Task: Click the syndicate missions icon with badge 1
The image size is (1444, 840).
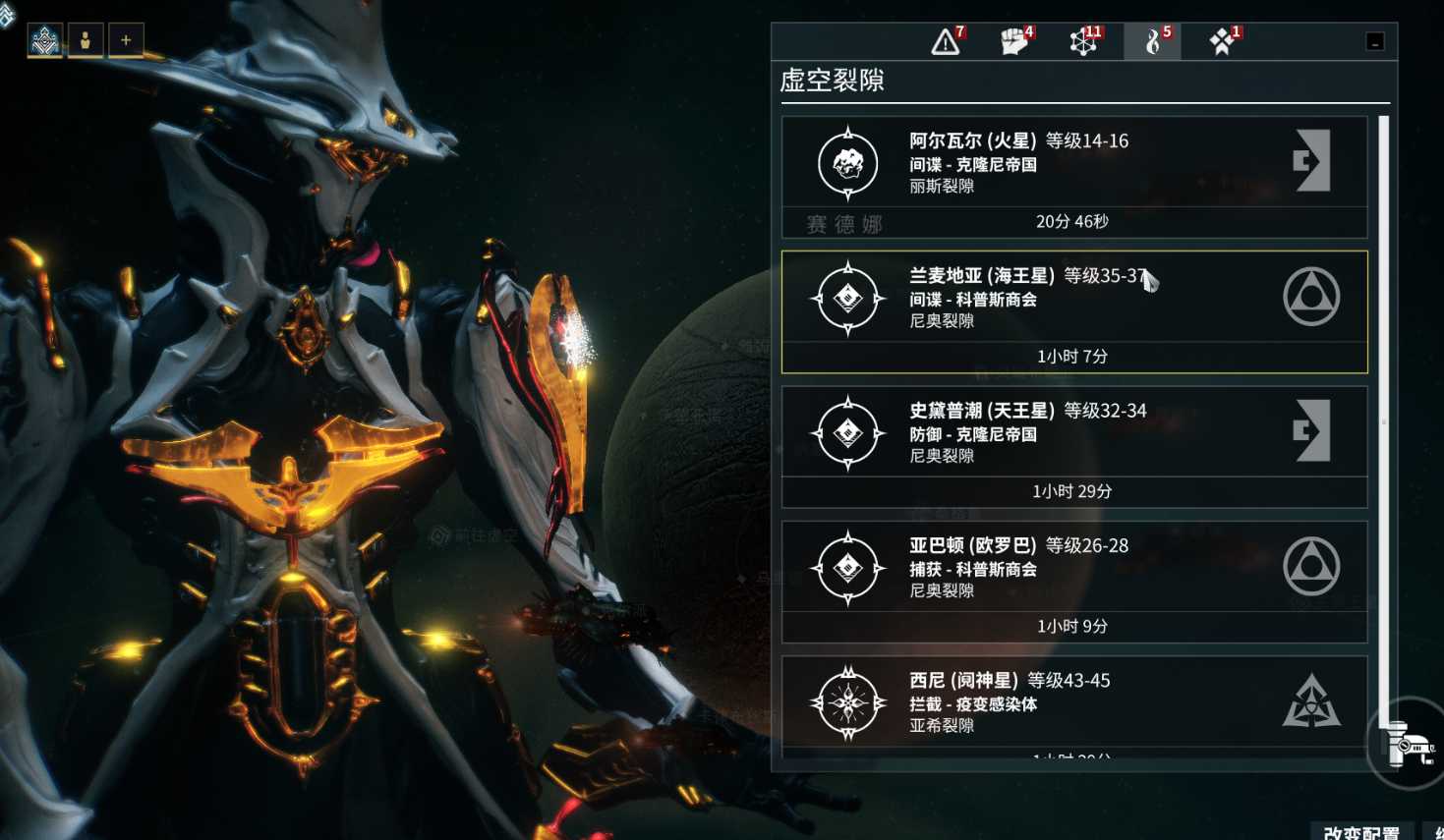Action: click(1219, 41)
